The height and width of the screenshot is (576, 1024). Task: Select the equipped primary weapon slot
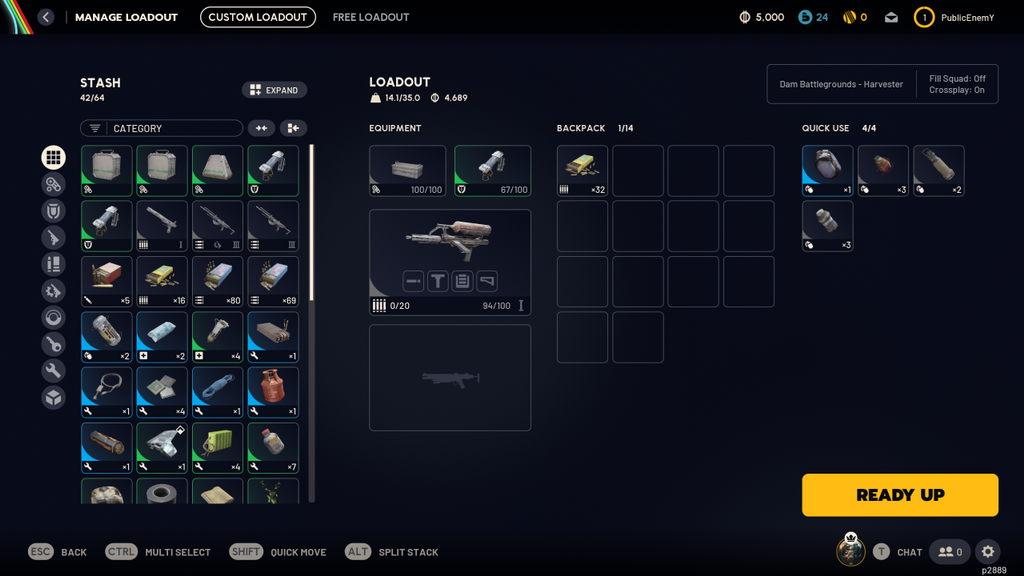450,262
